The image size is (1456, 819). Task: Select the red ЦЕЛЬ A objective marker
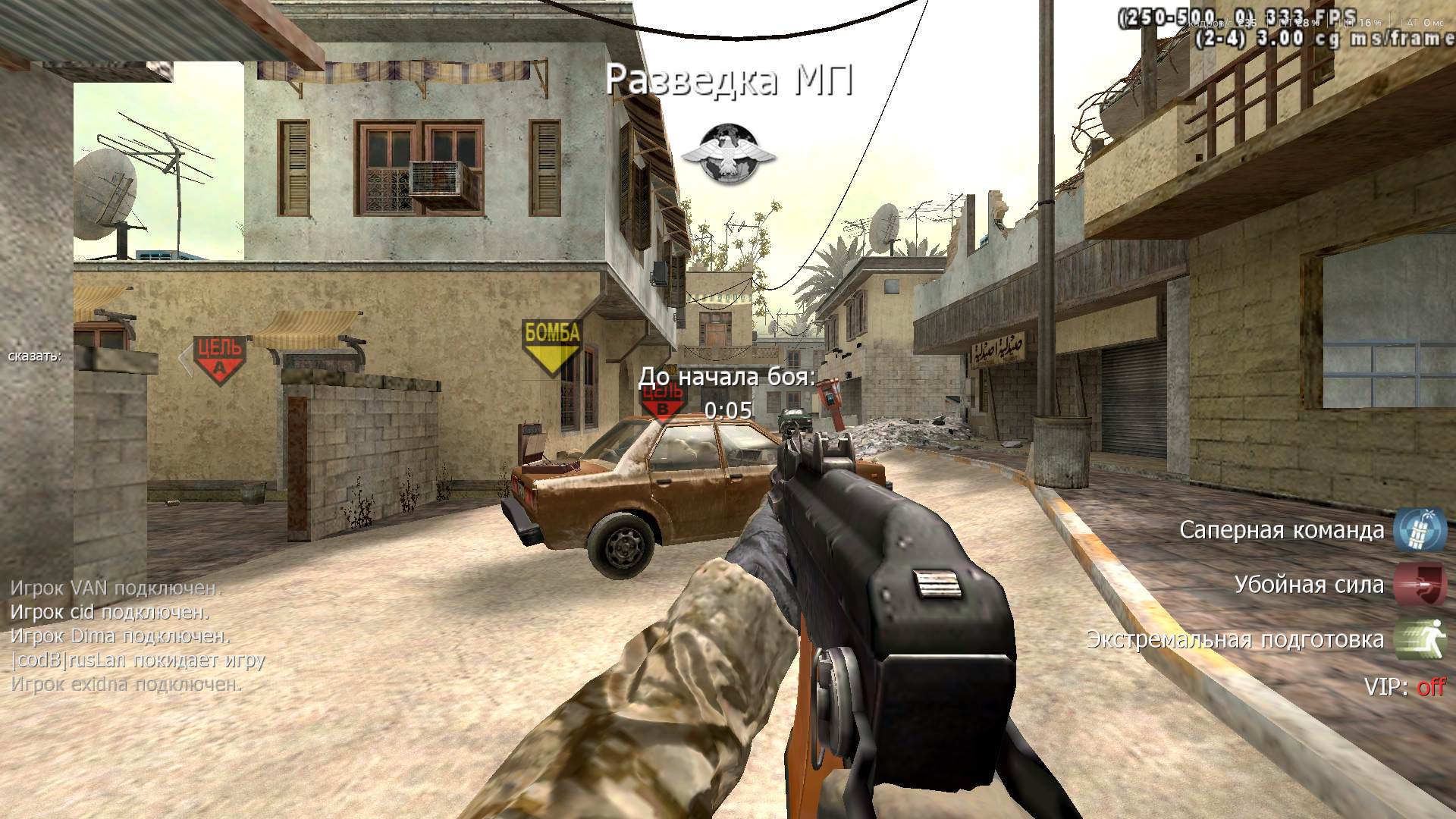tap(219, 359)
